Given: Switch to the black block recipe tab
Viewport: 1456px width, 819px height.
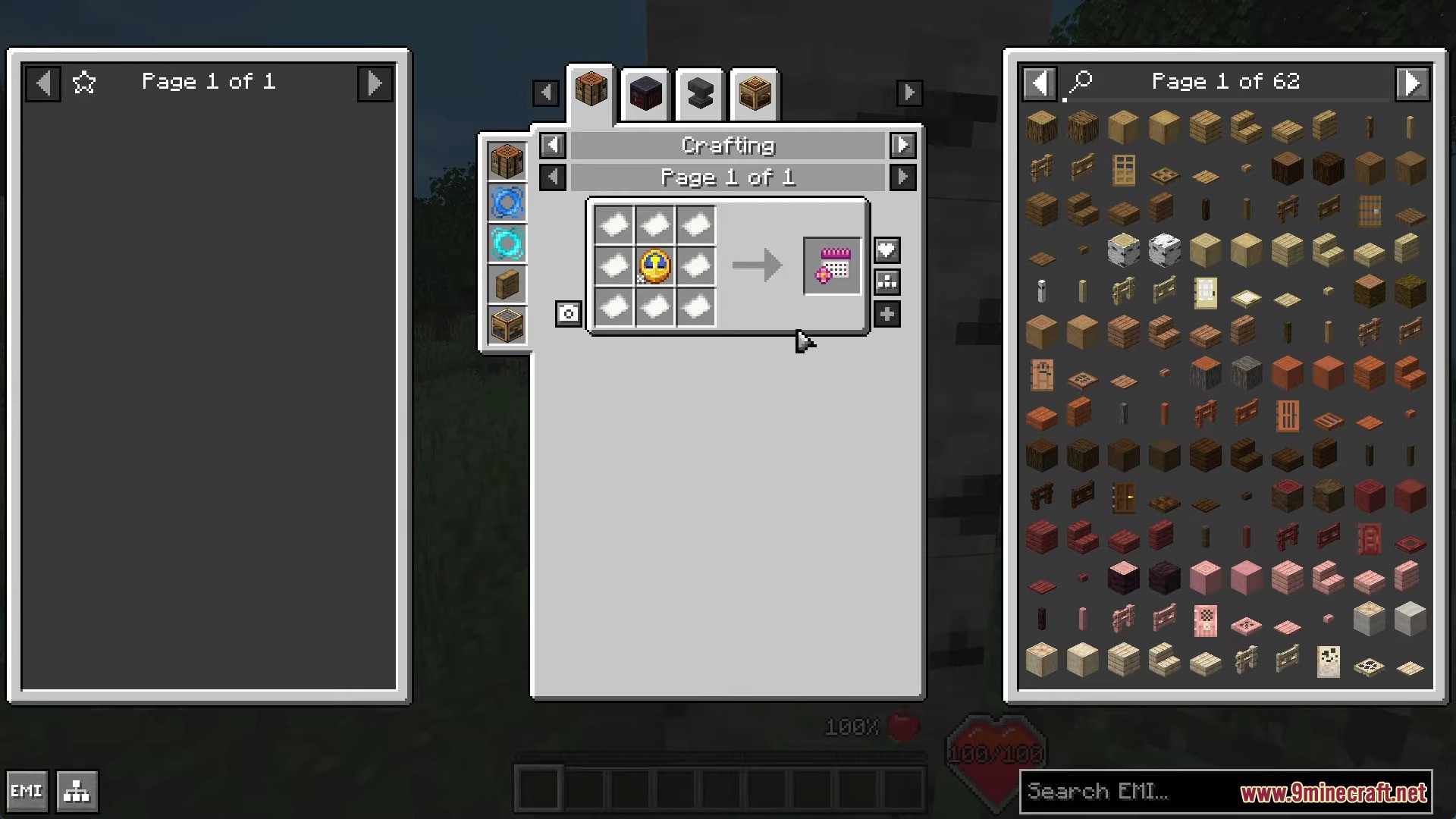Looking at the screenshot, I should [645, 95].
